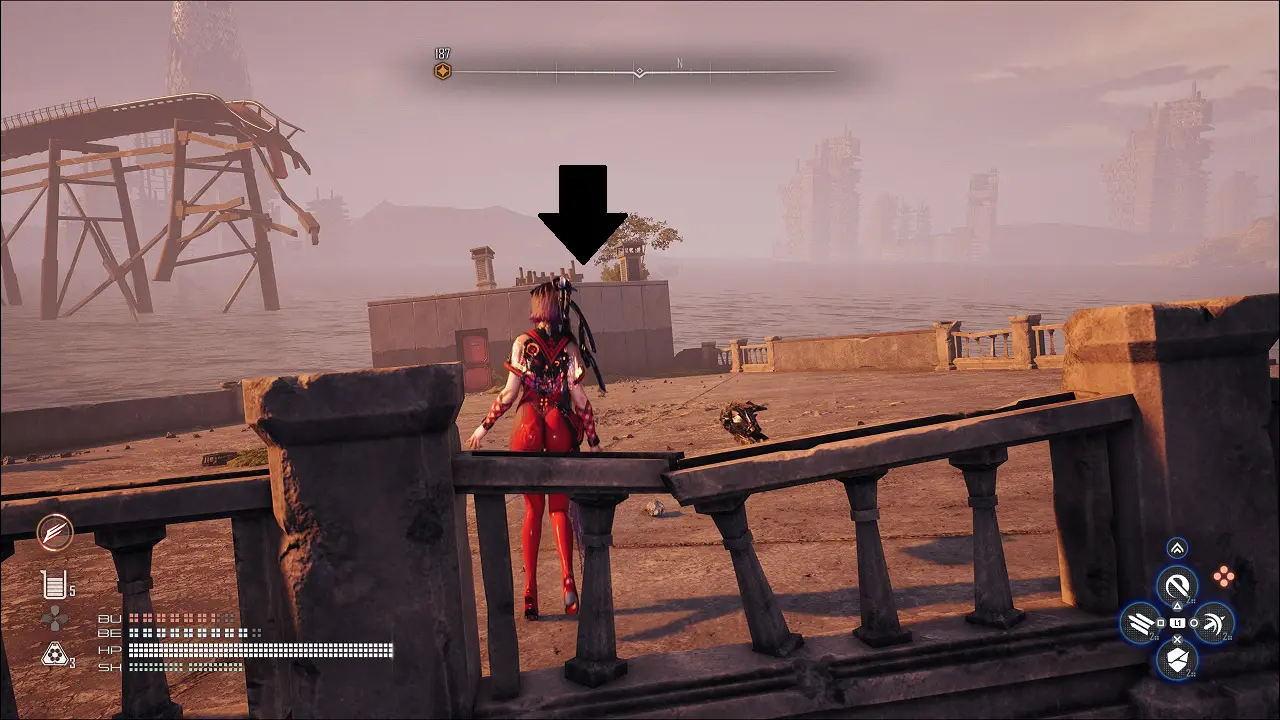1280x720 pixels.
Task: Click the orange four-dot cluster icon
Action: (1223, 576)
